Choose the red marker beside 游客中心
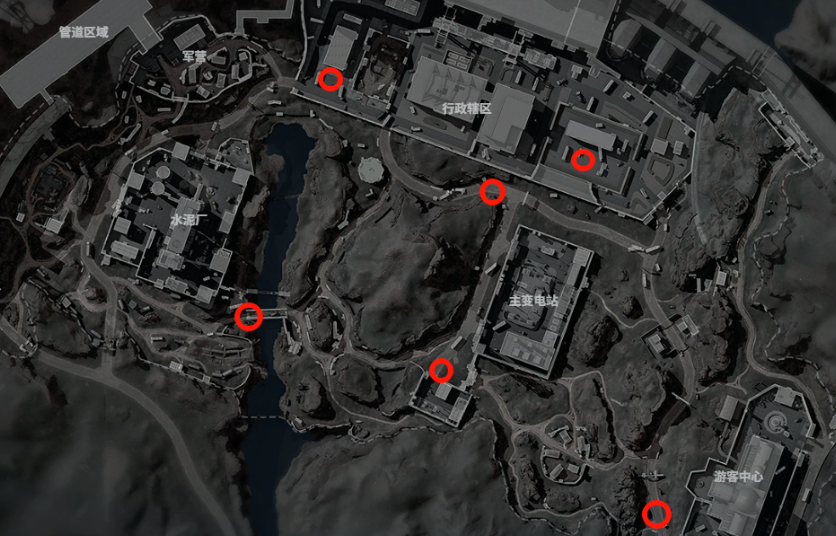Image resolution: width=836 pixels, height=536 pixels. [655, 514]
